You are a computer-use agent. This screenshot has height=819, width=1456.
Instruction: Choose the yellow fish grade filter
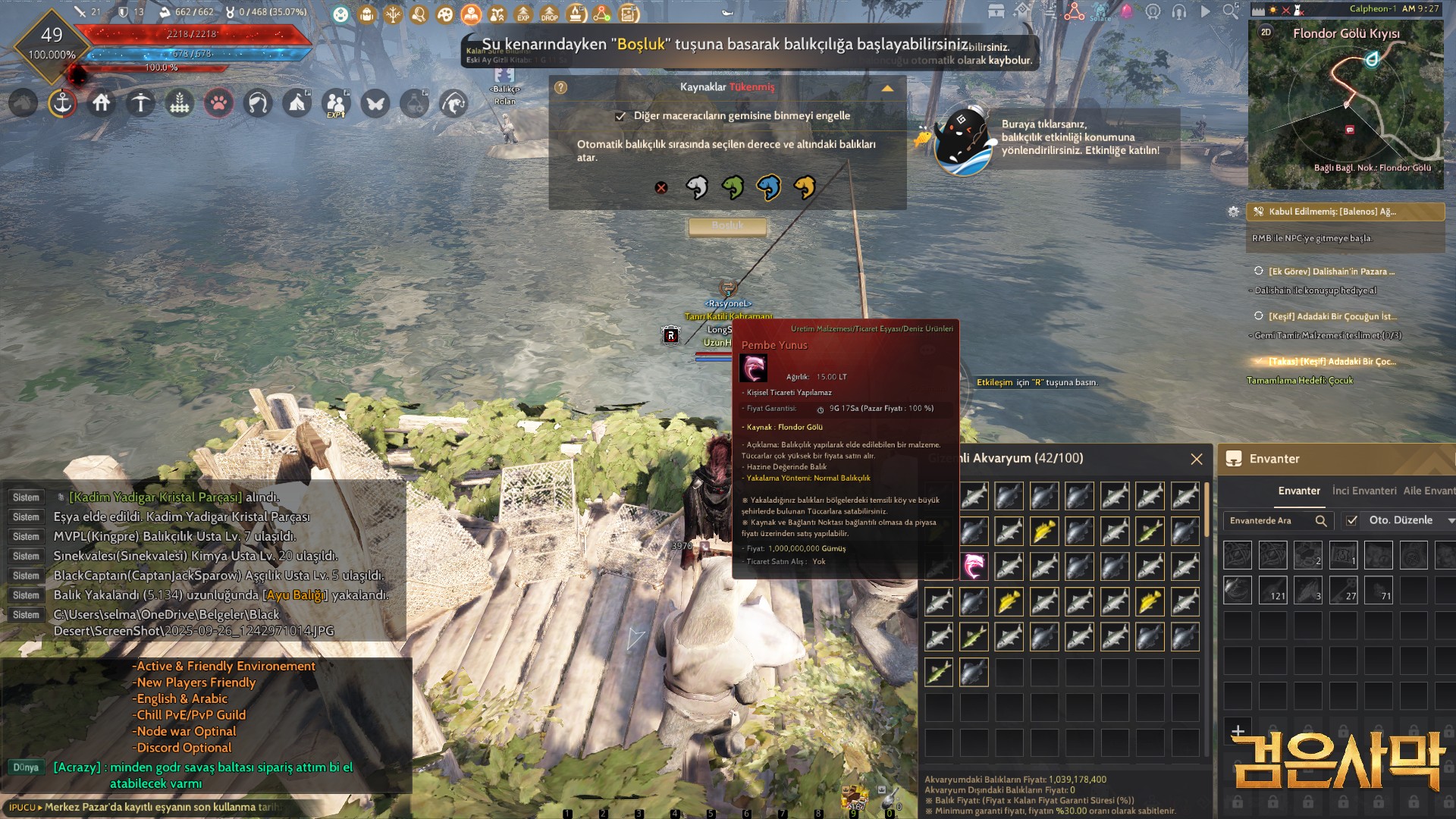point(804,187)
